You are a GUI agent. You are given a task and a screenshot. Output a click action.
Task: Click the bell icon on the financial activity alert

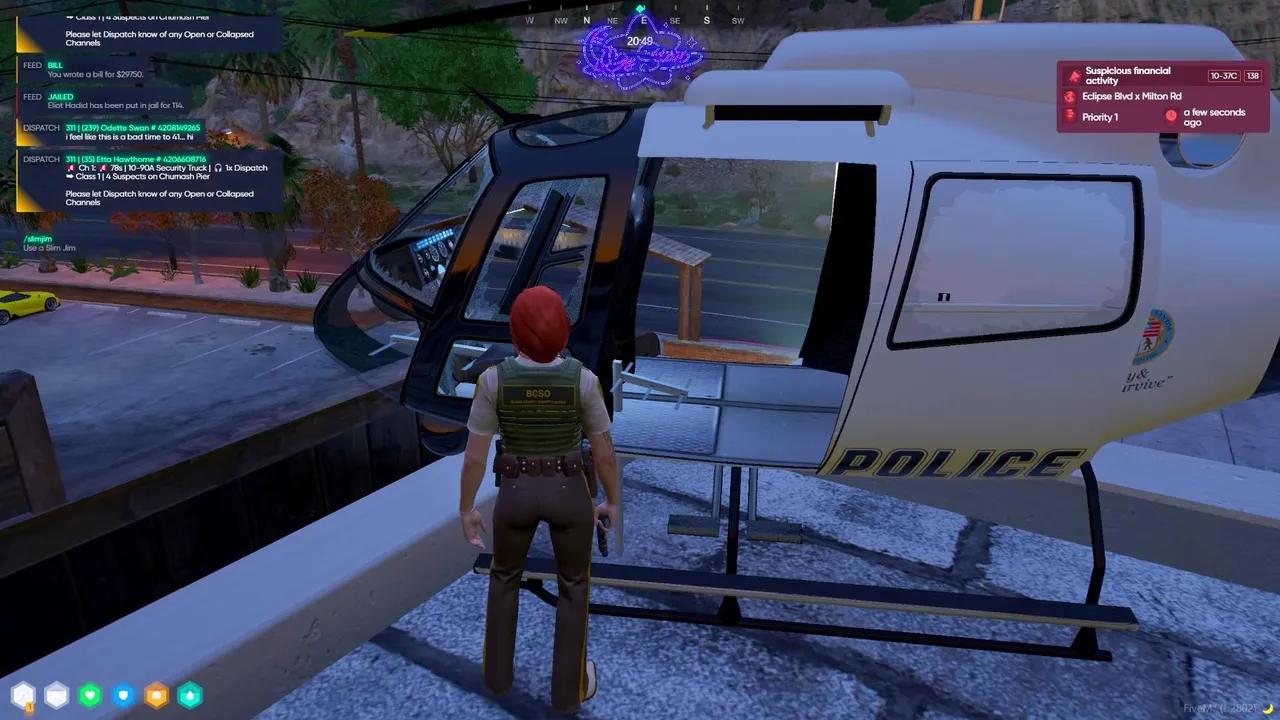click(x=1073, y=76)
